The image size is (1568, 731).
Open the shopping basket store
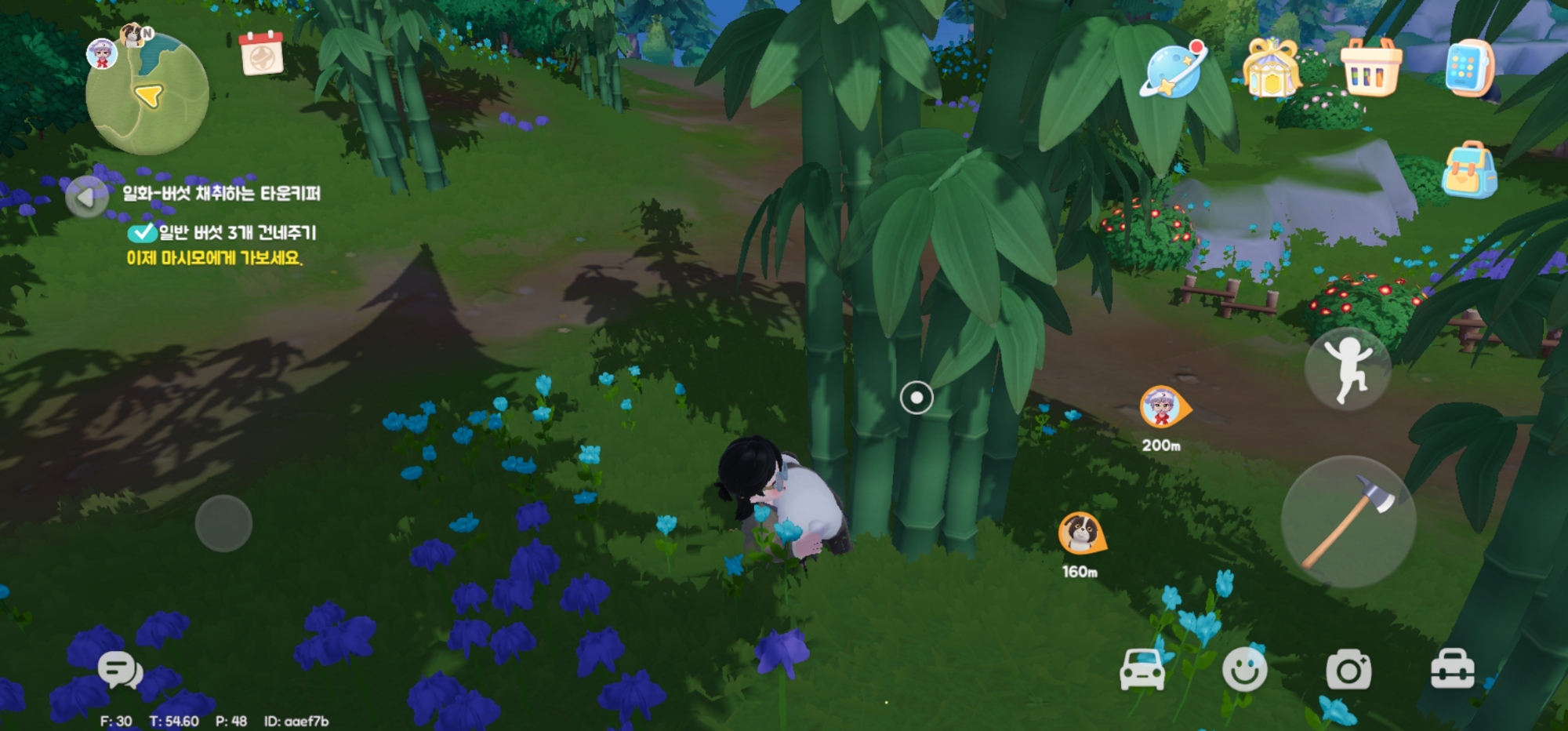coord(1370,68)
